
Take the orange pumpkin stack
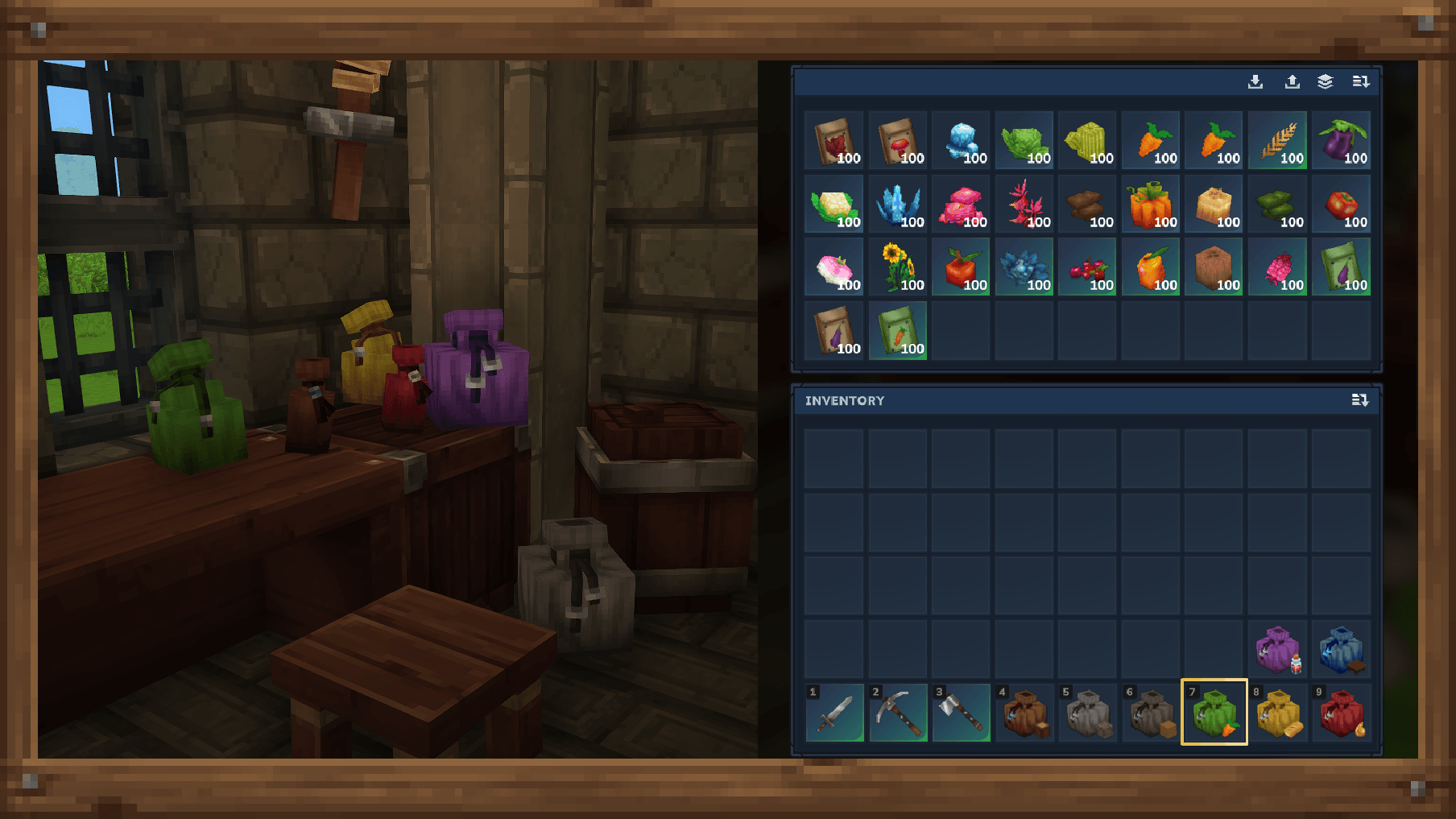(x=1151, y=205)
